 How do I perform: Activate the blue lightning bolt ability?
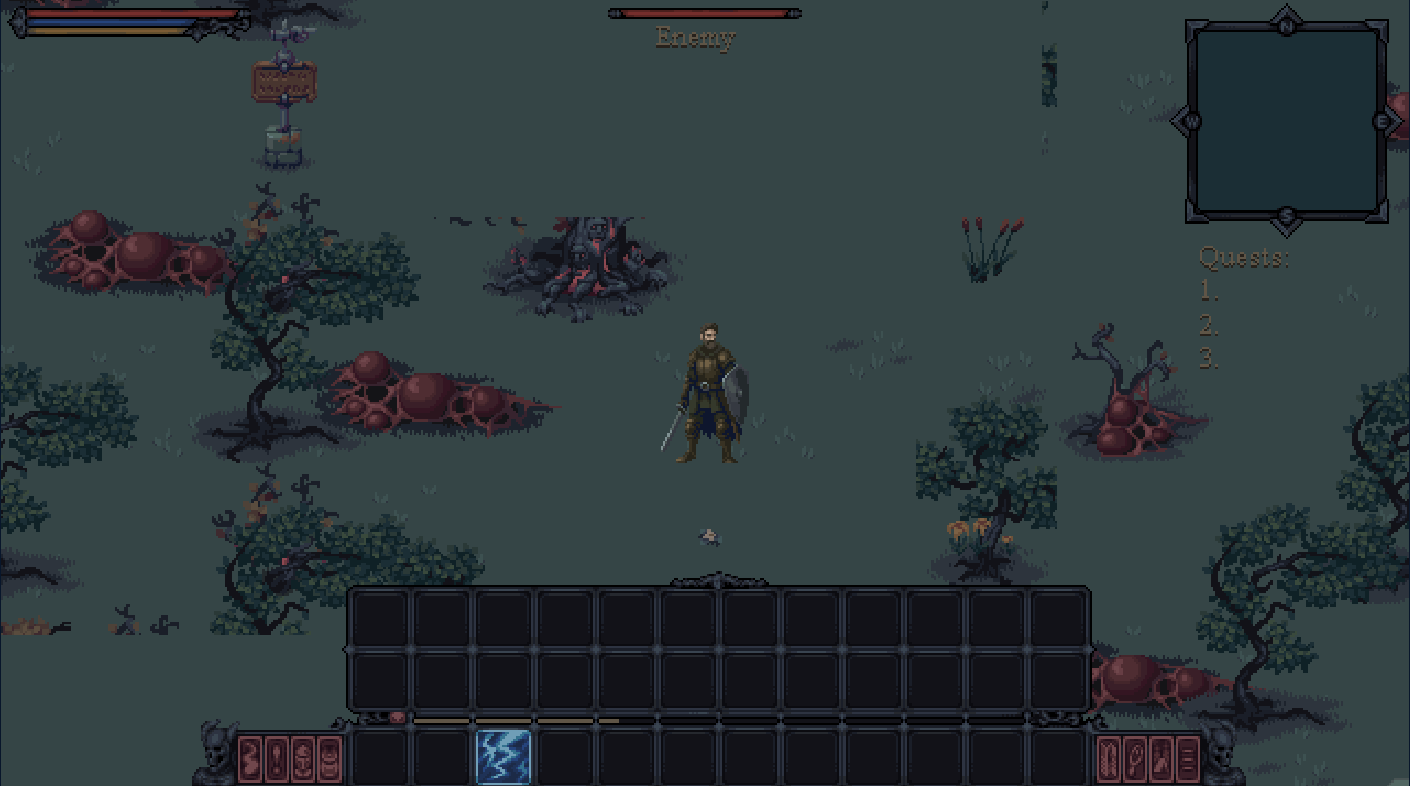point(503,757)
